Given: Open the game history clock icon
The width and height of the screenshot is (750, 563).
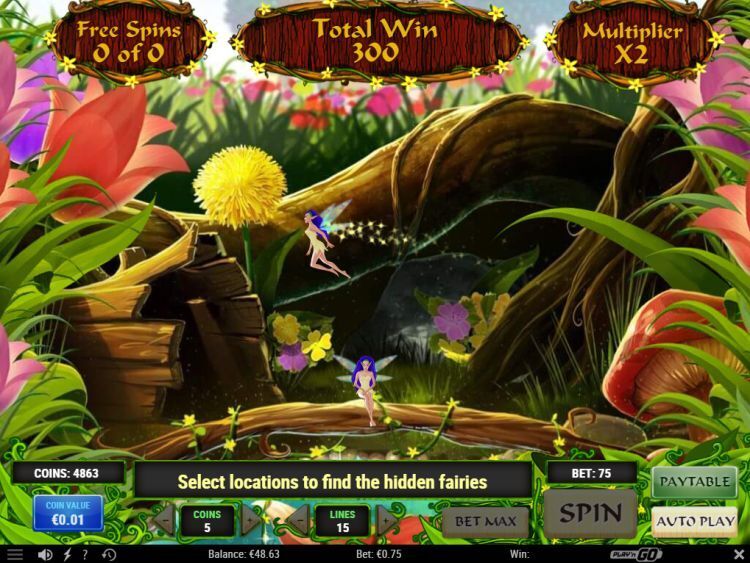Looking at the screenshot, I should (x=108, y=554).
